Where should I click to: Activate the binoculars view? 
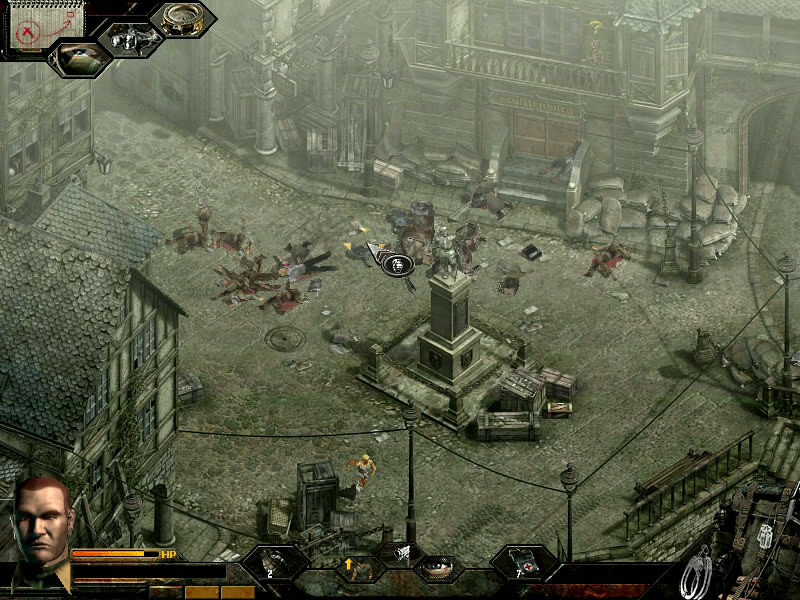[130, 39]
